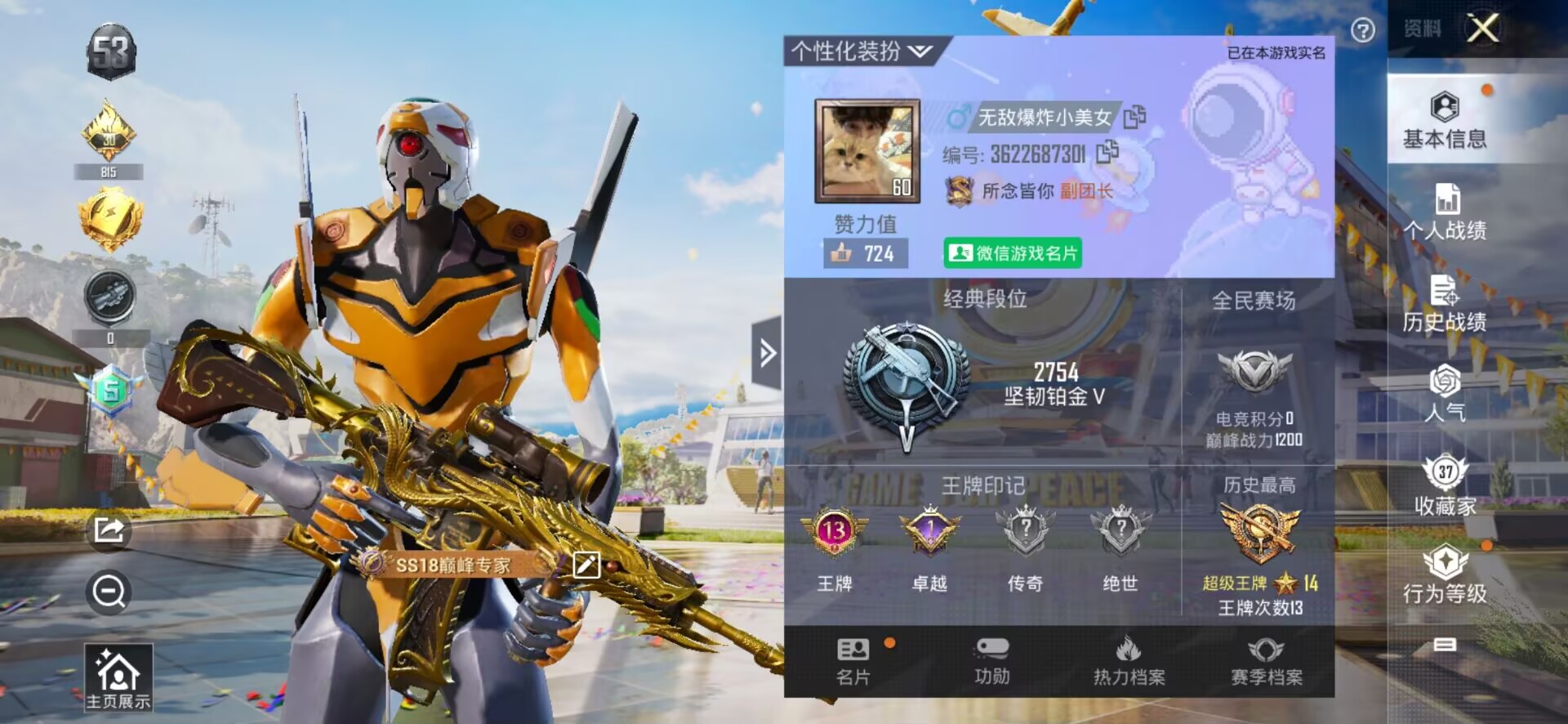Click the share arrow icon bottom left

110,531
